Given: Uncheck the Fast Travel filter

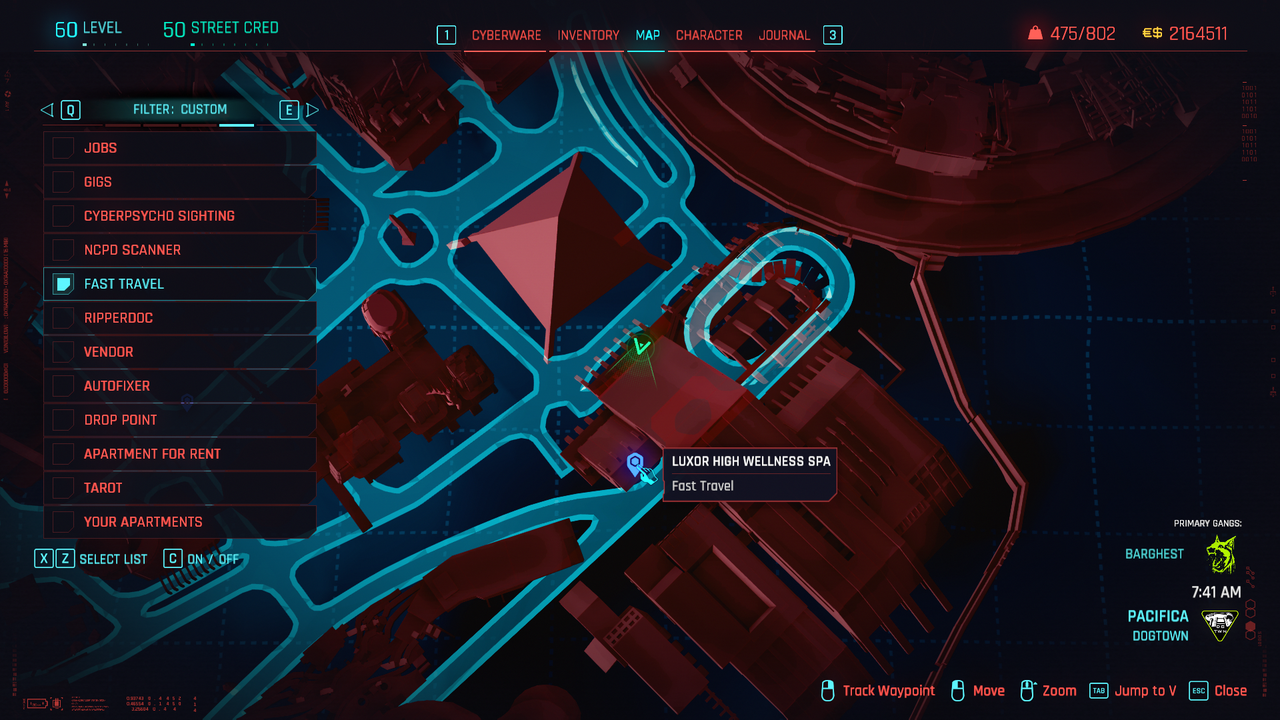Looking at the screenshot, I should 64,284.
